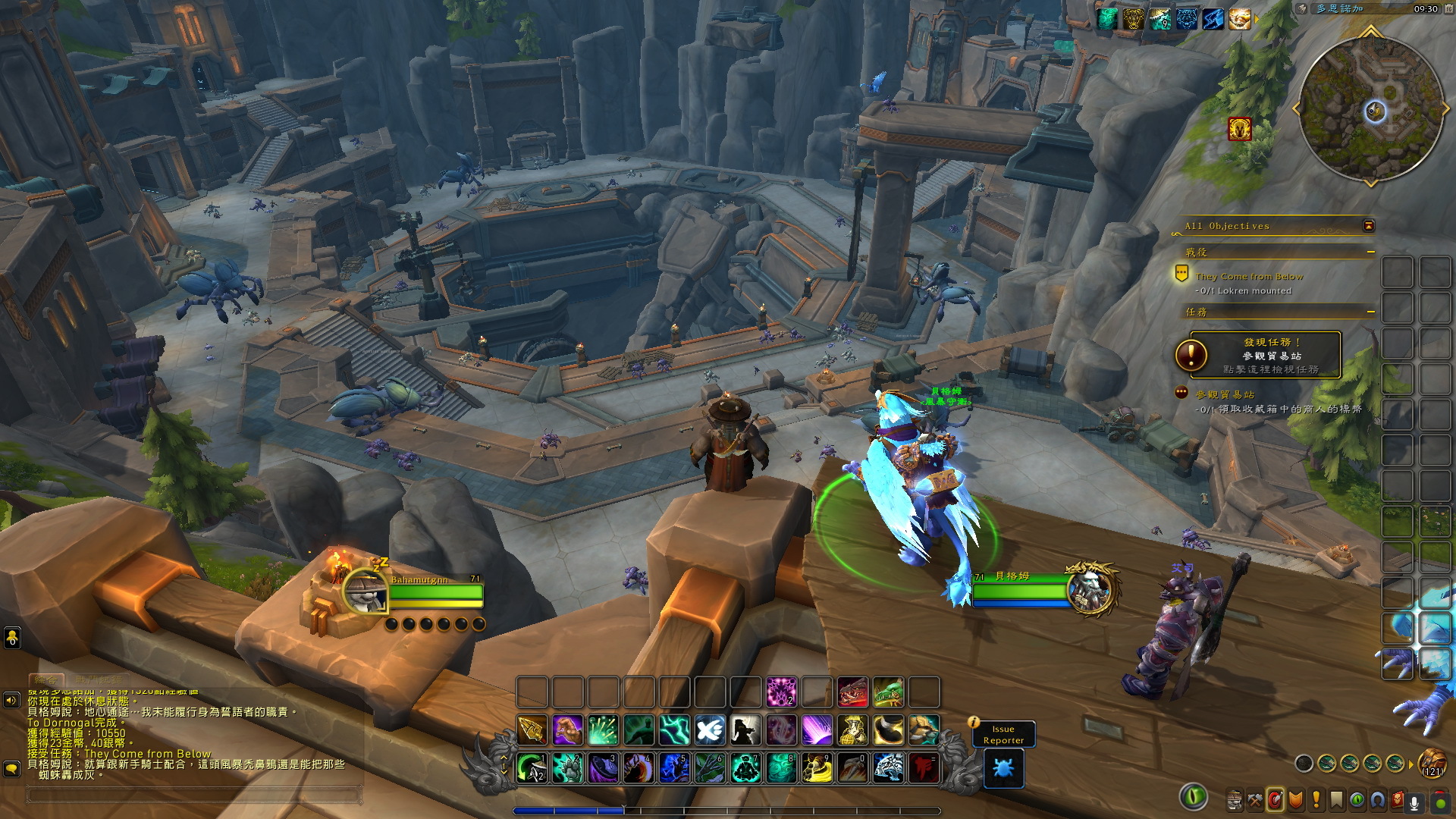
Task: Select the 貝格姆 target portrait
Action: [1090, 589]
